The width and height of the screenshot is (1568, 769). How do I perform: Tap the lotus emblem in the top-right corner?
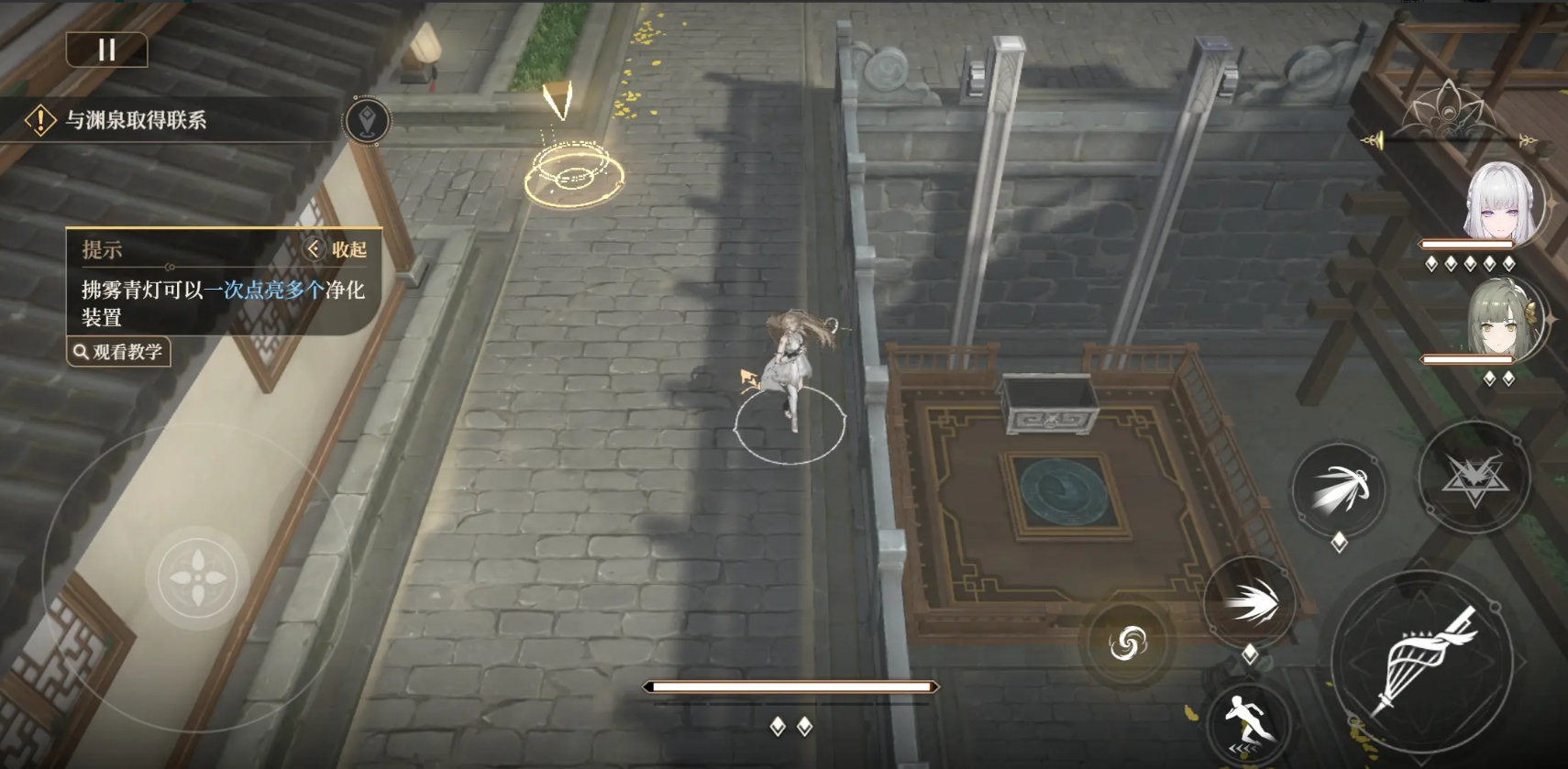(1449, 110)
